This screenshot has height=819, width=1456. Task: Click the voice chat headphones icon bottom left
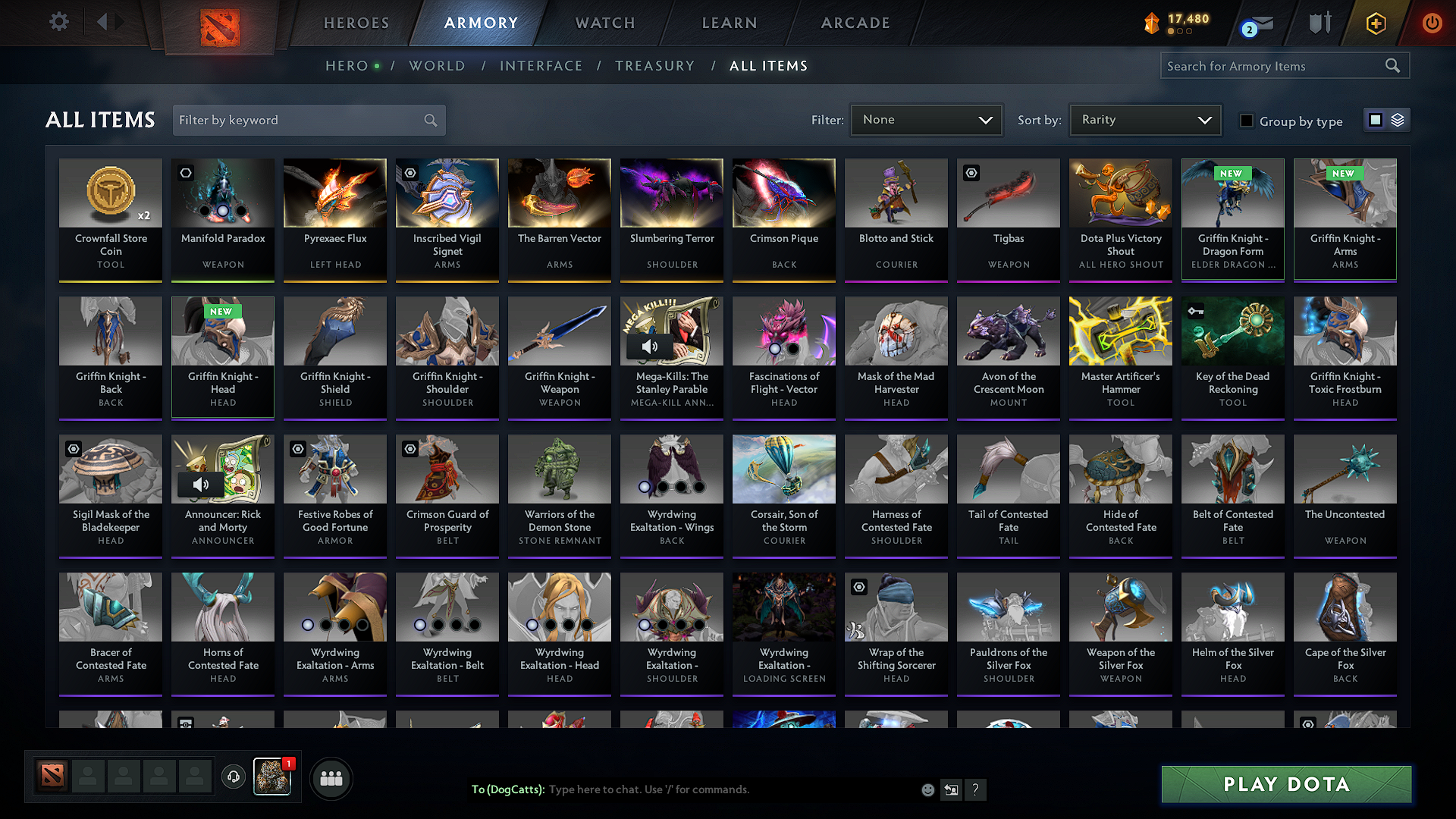[x=234, y=777]
